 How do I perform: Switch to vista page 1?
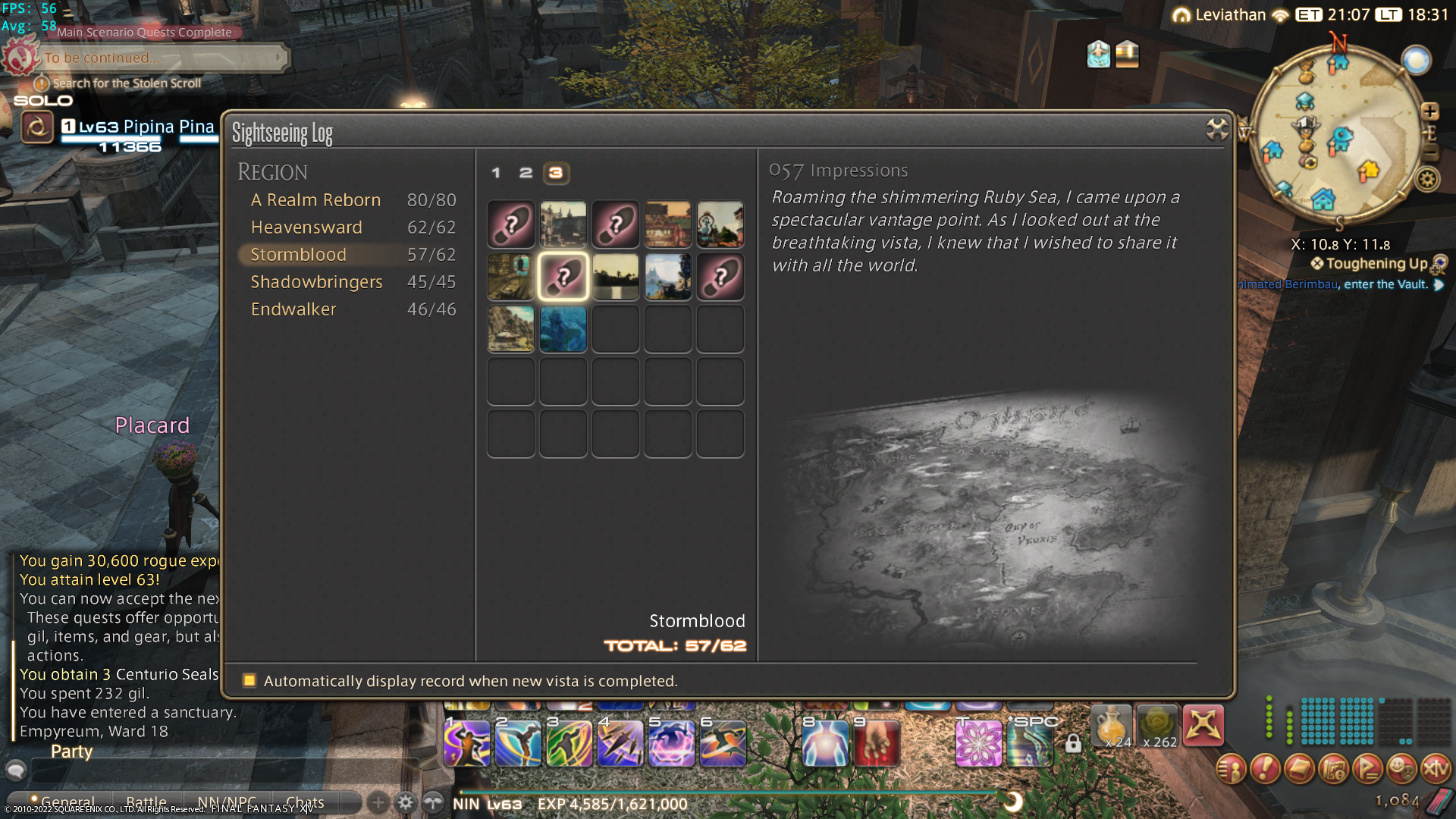coord(496,173)
